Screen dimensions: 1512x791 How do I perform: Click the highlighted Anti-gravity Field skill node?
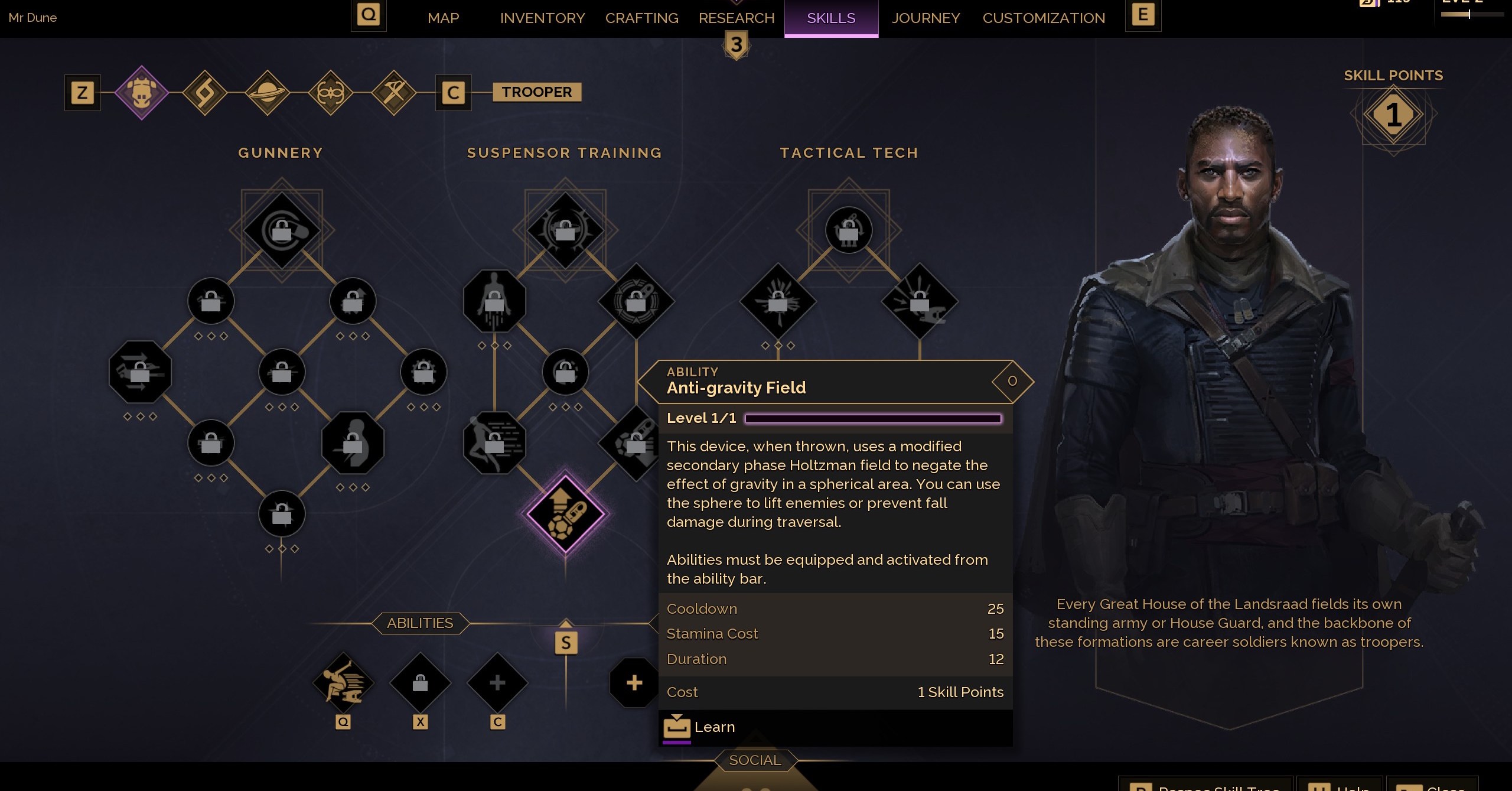566,513
